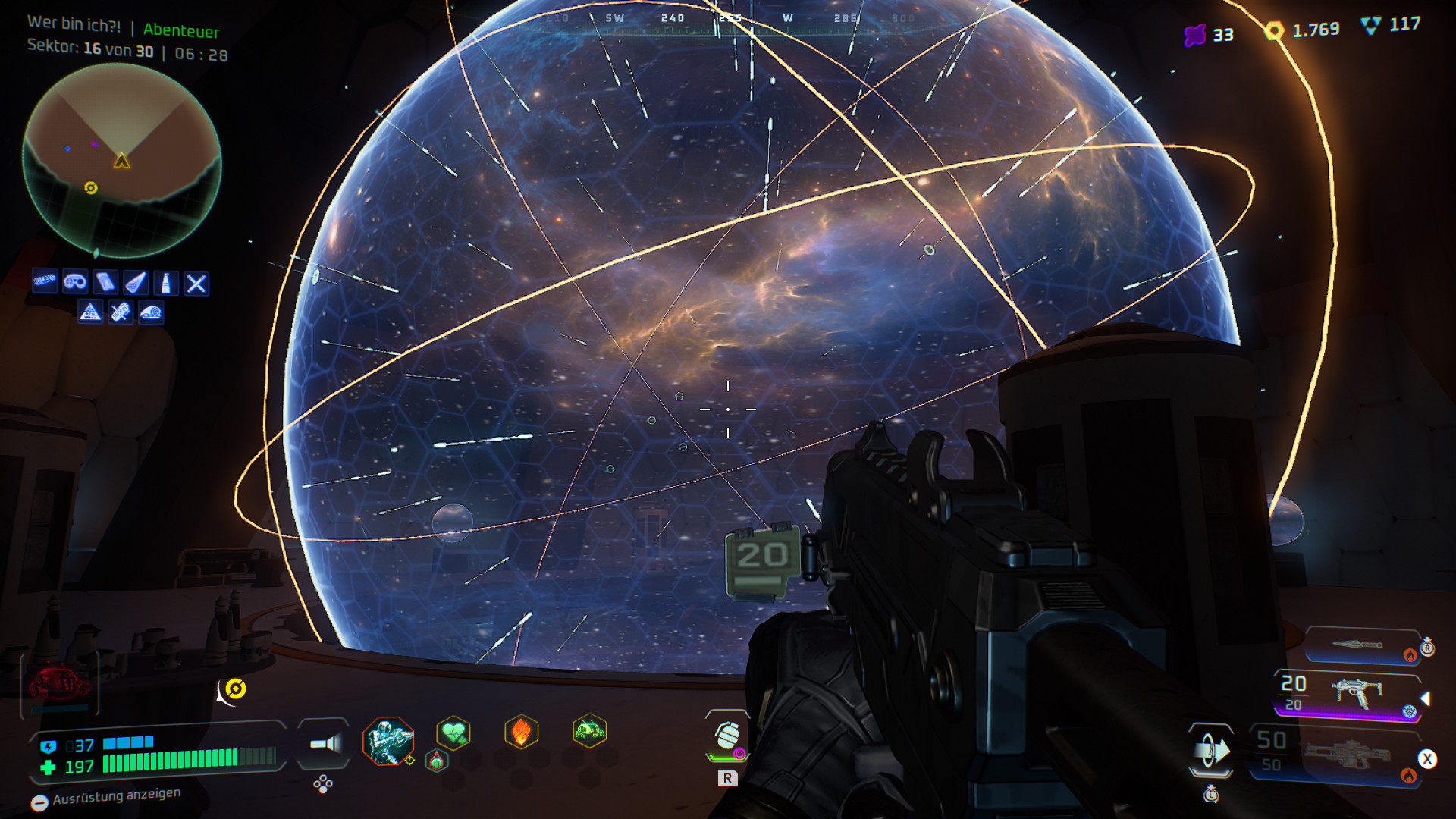The width and height of the screenshot is (1456, 819).
Task: Select the binoculars gadget icon
Action: point(75,283)
